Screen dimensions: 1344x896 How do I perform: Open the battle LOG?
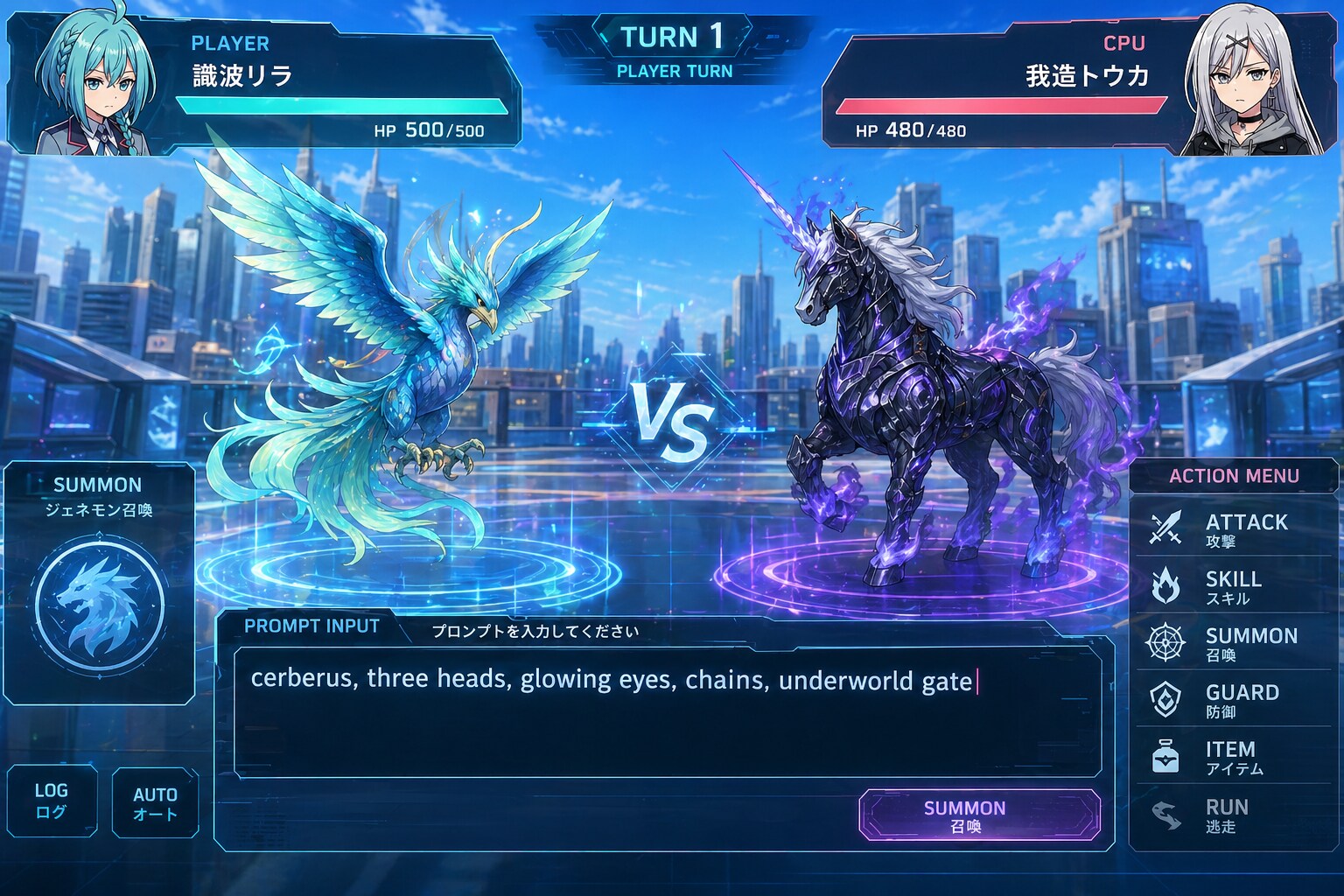pos(52,801)
